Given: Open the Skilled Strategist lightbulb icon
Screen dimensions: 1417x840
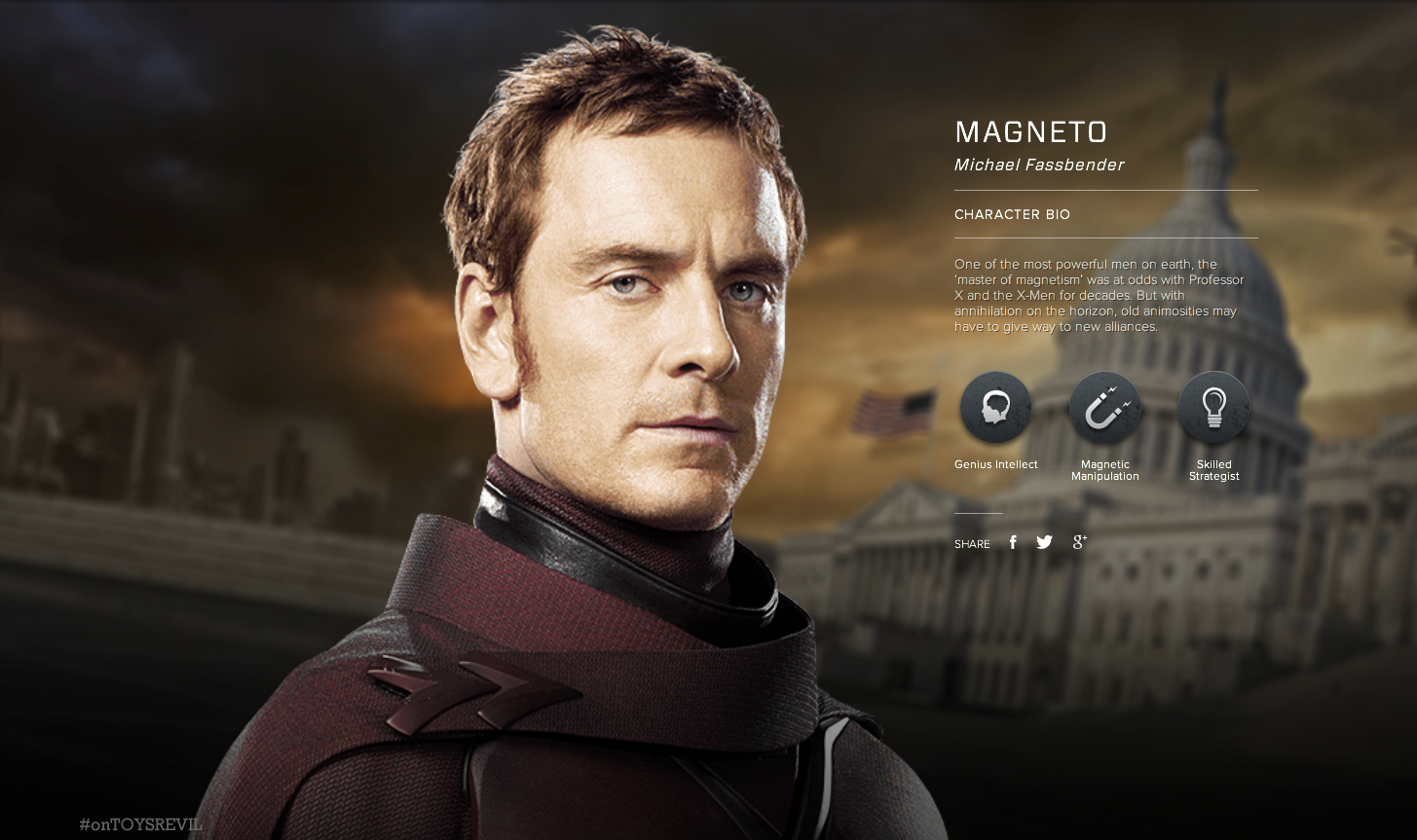Looking at the screenshot, I should pos(1213,407).
